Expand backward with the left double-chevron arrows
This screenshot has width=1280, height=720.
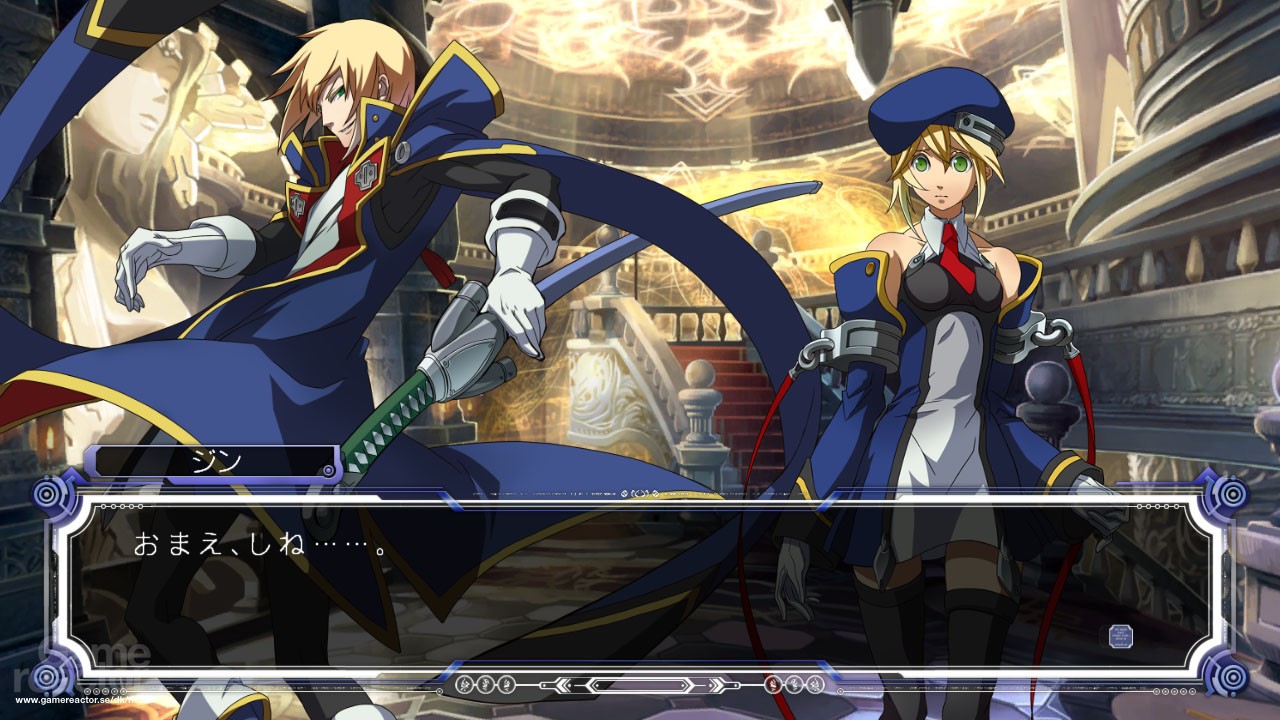(563, 684)
